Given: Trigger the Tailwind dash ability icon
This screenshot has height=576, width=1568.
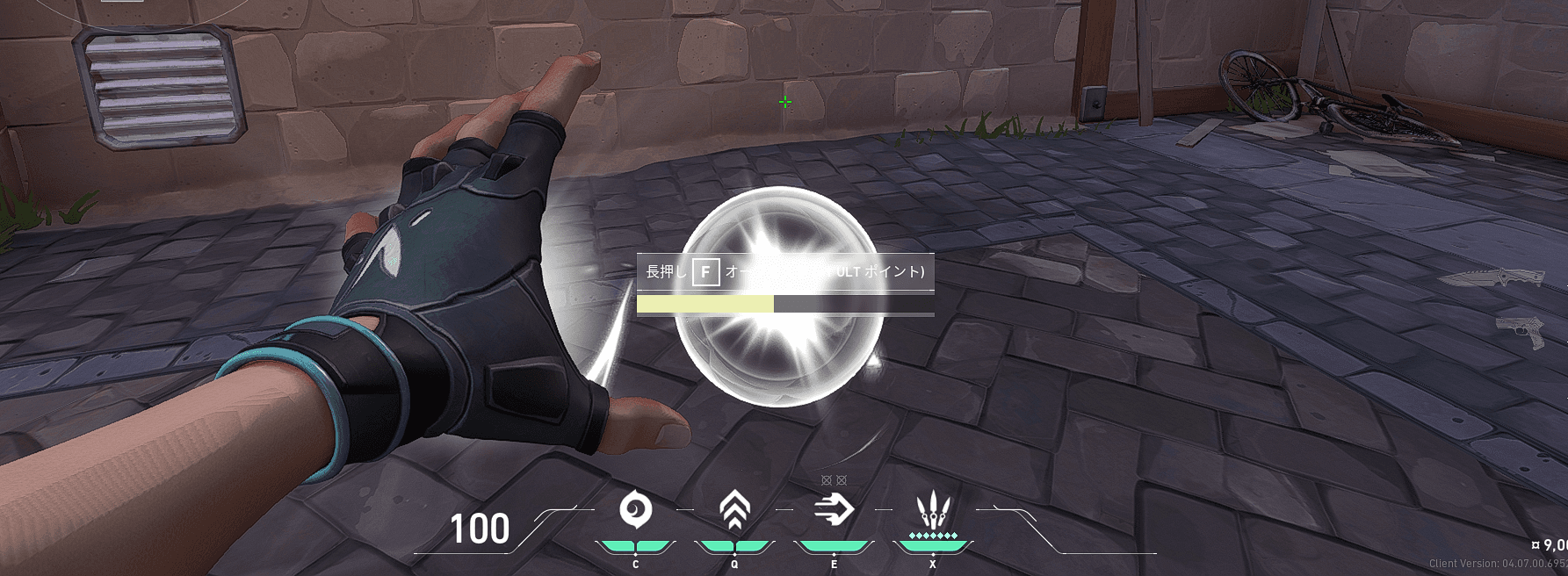Looking at the screenshot, I should pyautogui.click(x=834, y=509).
